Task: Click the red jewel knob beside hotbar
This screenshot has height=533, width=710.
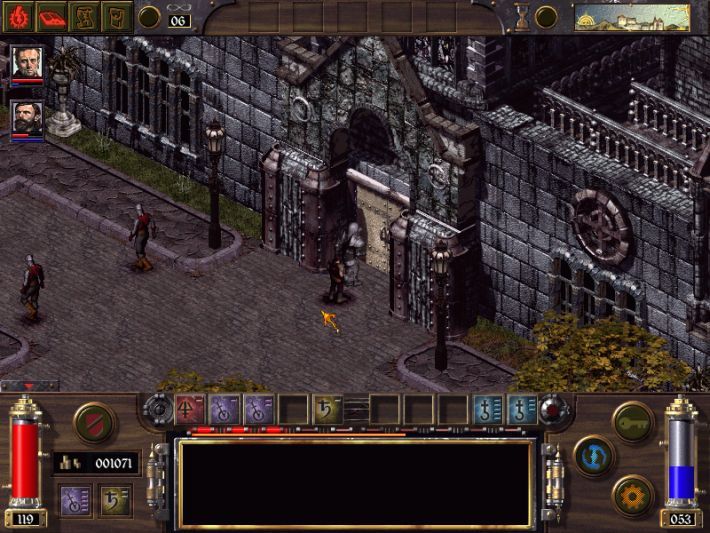Action: pos(552,409)
